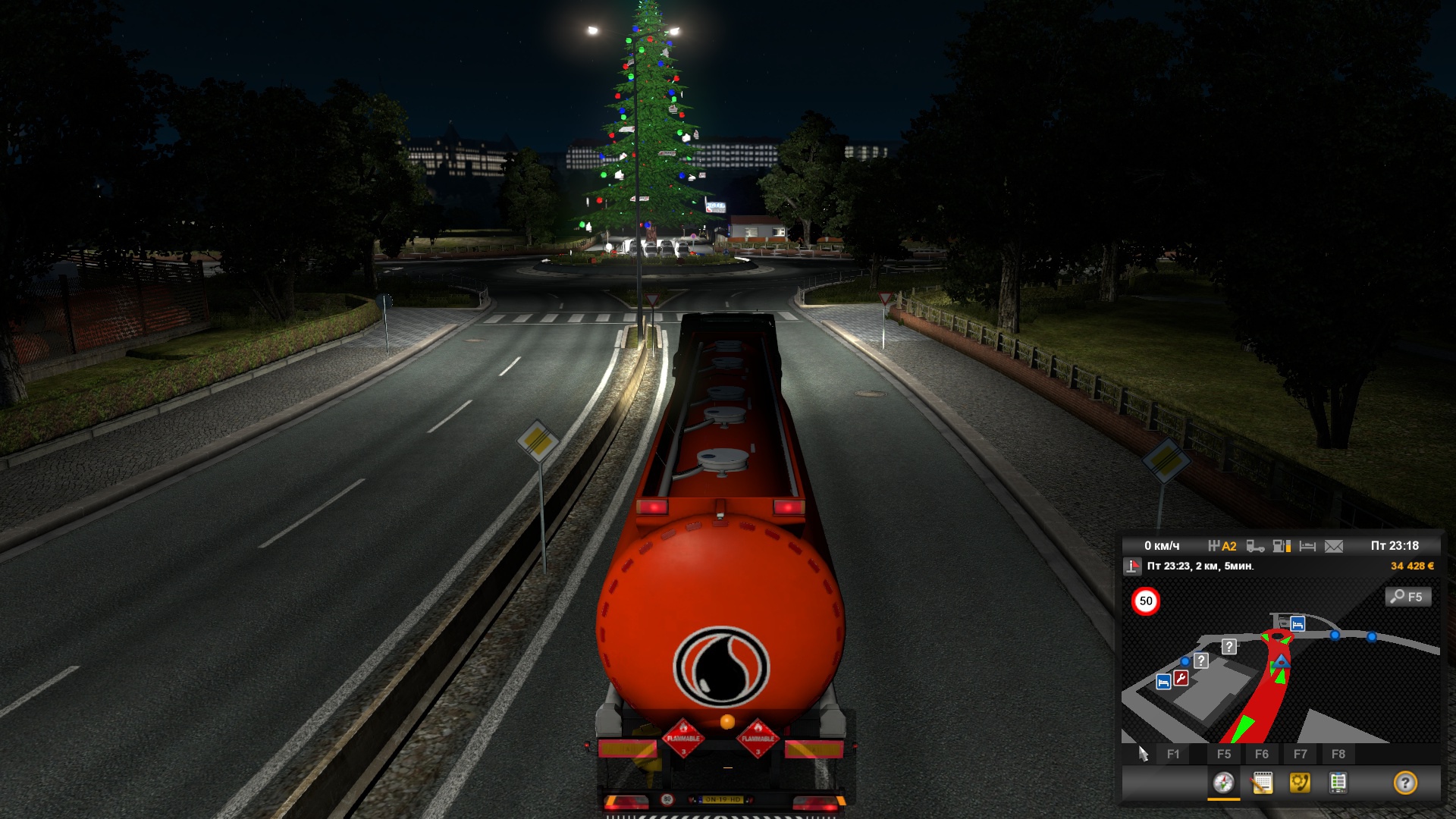The width and height of the screenshot is (1456, 819).
Task: Switch to the job notepad tab
Action: pyautogui.click(x=1262, y=783)
